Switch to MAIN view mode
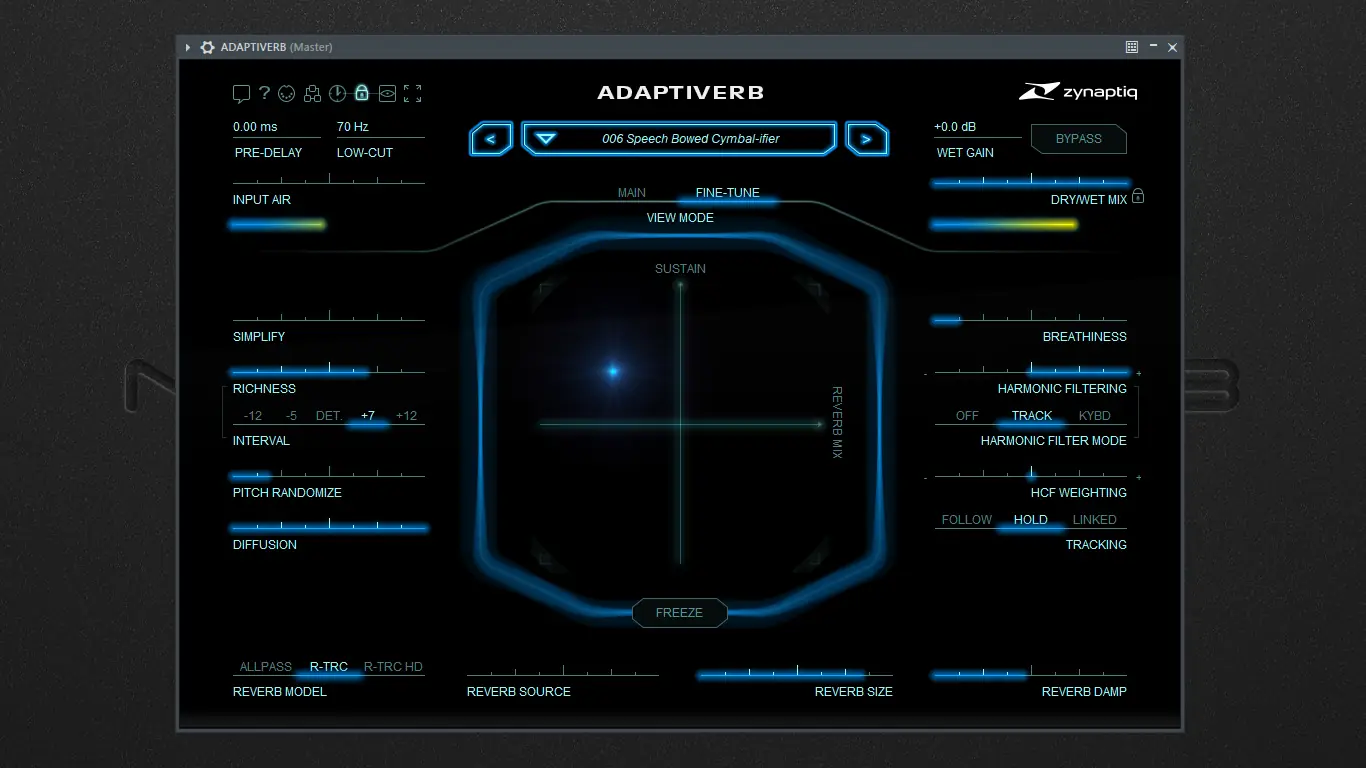Viewport: 1366px width, 768px height. pos(631,192)
